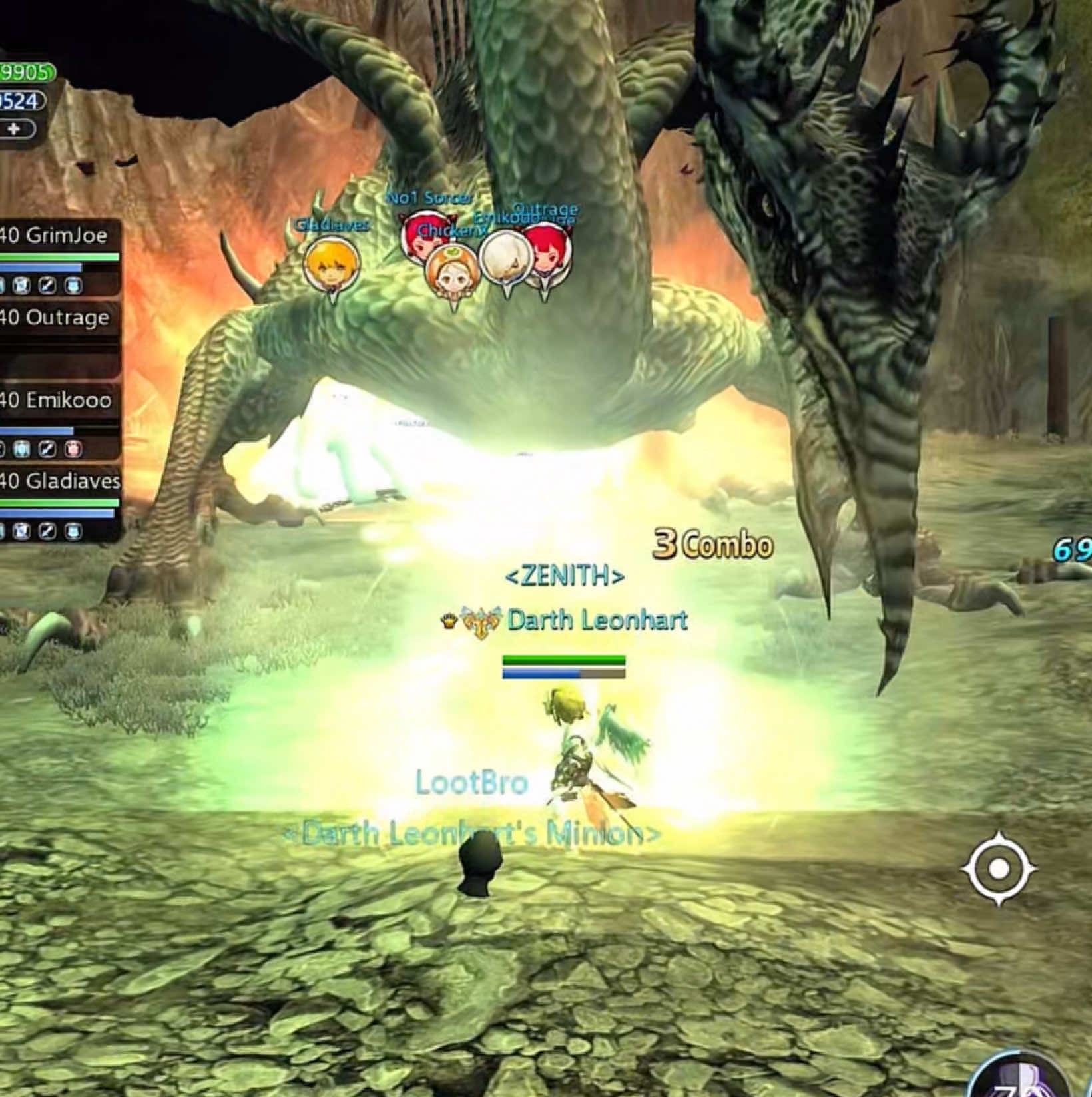
Task: Click the crossed-swords debuff icon under Emikooo
Action: [47, 450]
